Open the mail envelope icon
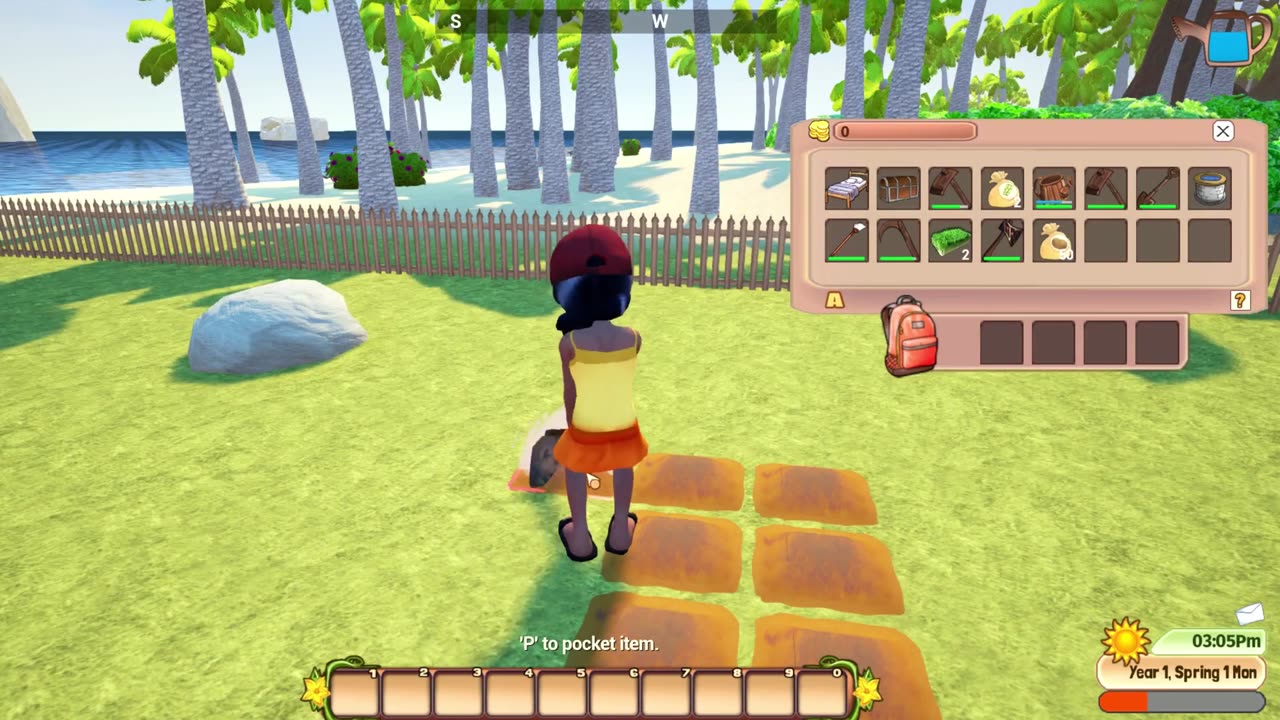 (1250, 613)
